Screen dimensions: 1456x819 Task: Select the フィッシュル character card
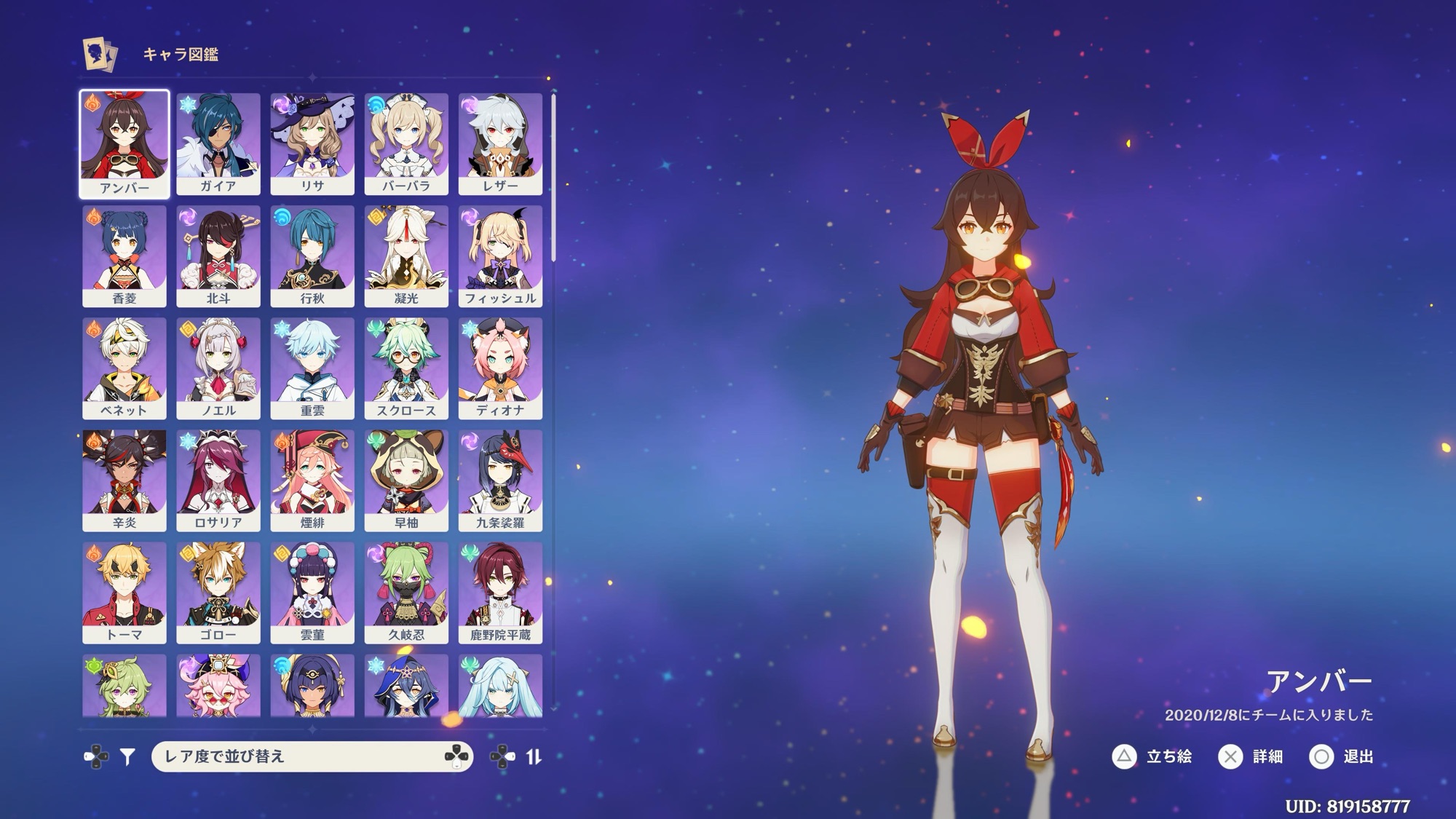[500, 256]
